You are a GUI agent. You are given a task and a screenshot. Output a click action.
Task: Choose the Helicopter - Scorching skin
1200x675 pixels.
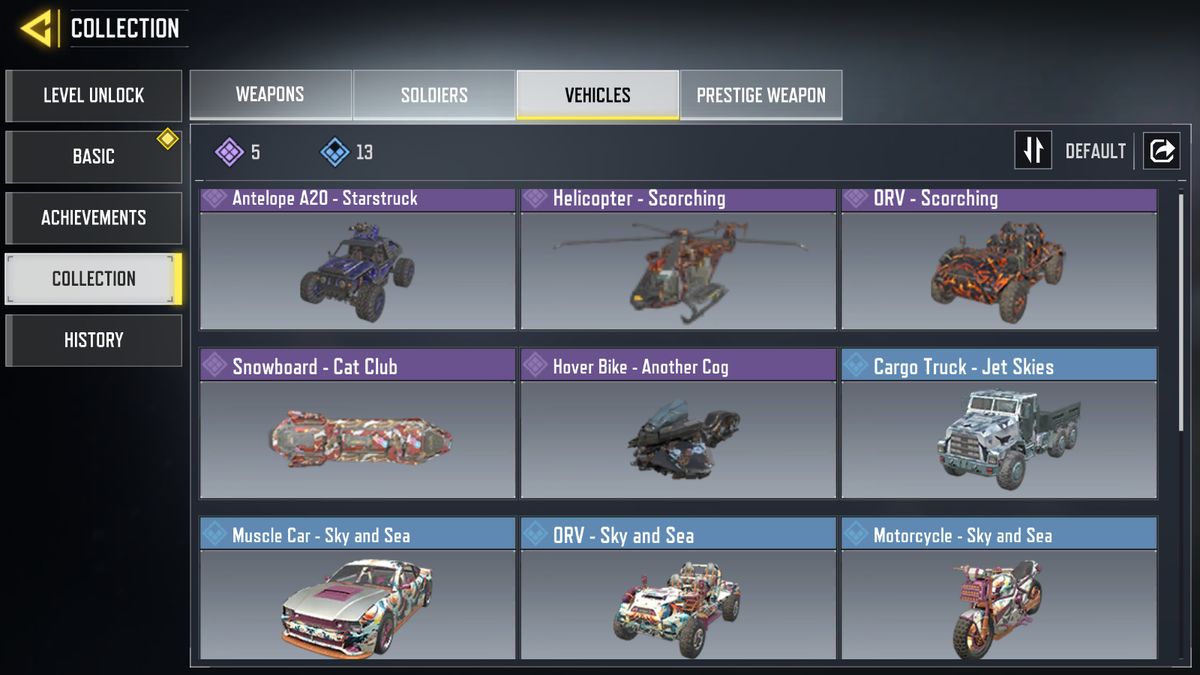click(678, 260)
